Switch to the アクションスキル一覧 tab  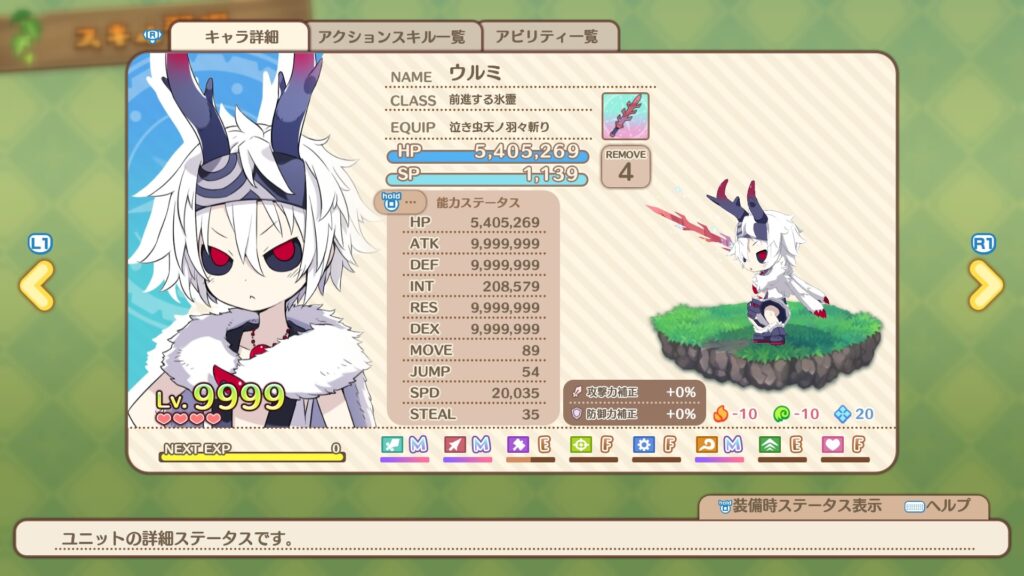[x=392, y=37]
